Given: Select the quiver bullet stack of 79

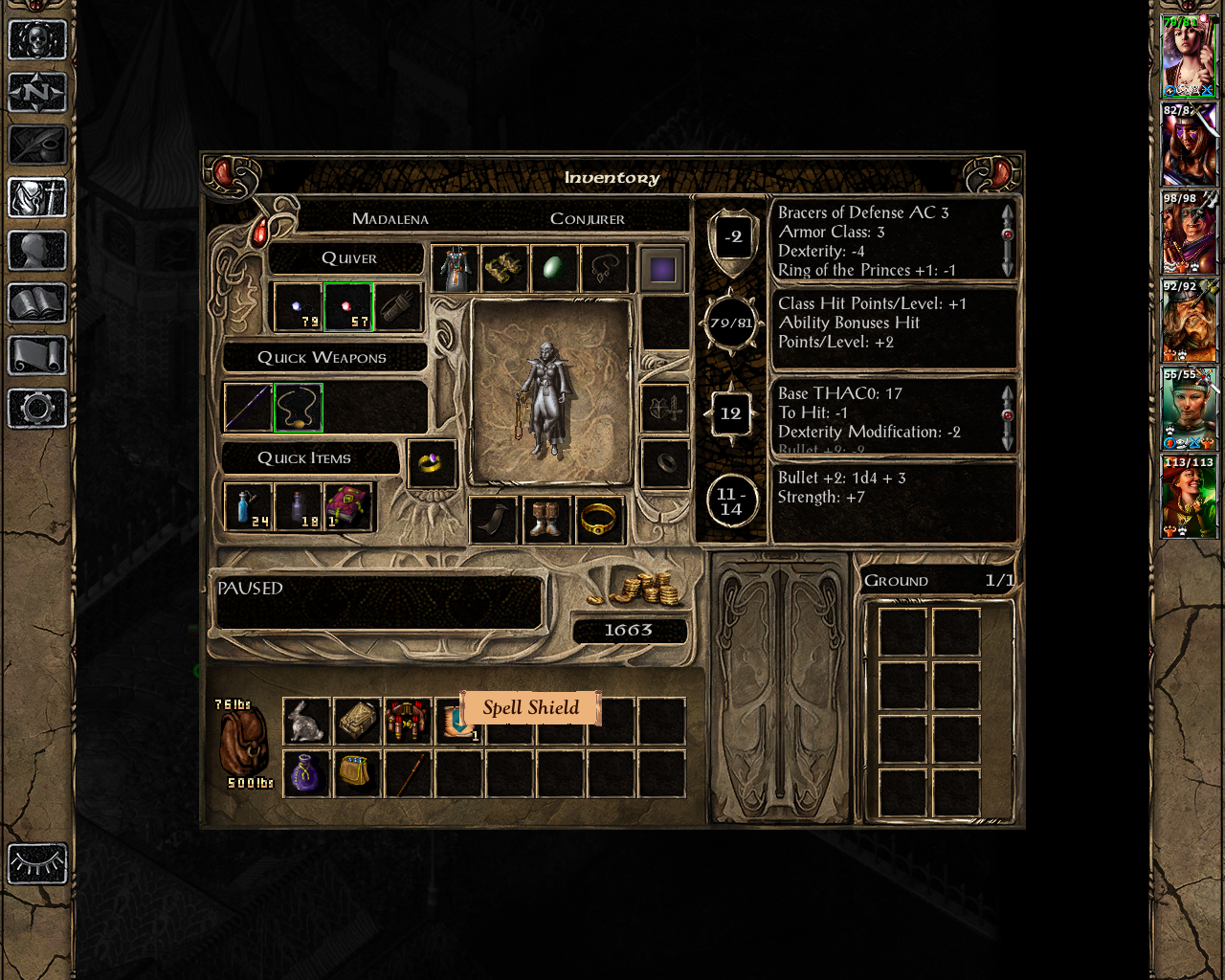Looking at the screenshot, I should coord(298,307).
